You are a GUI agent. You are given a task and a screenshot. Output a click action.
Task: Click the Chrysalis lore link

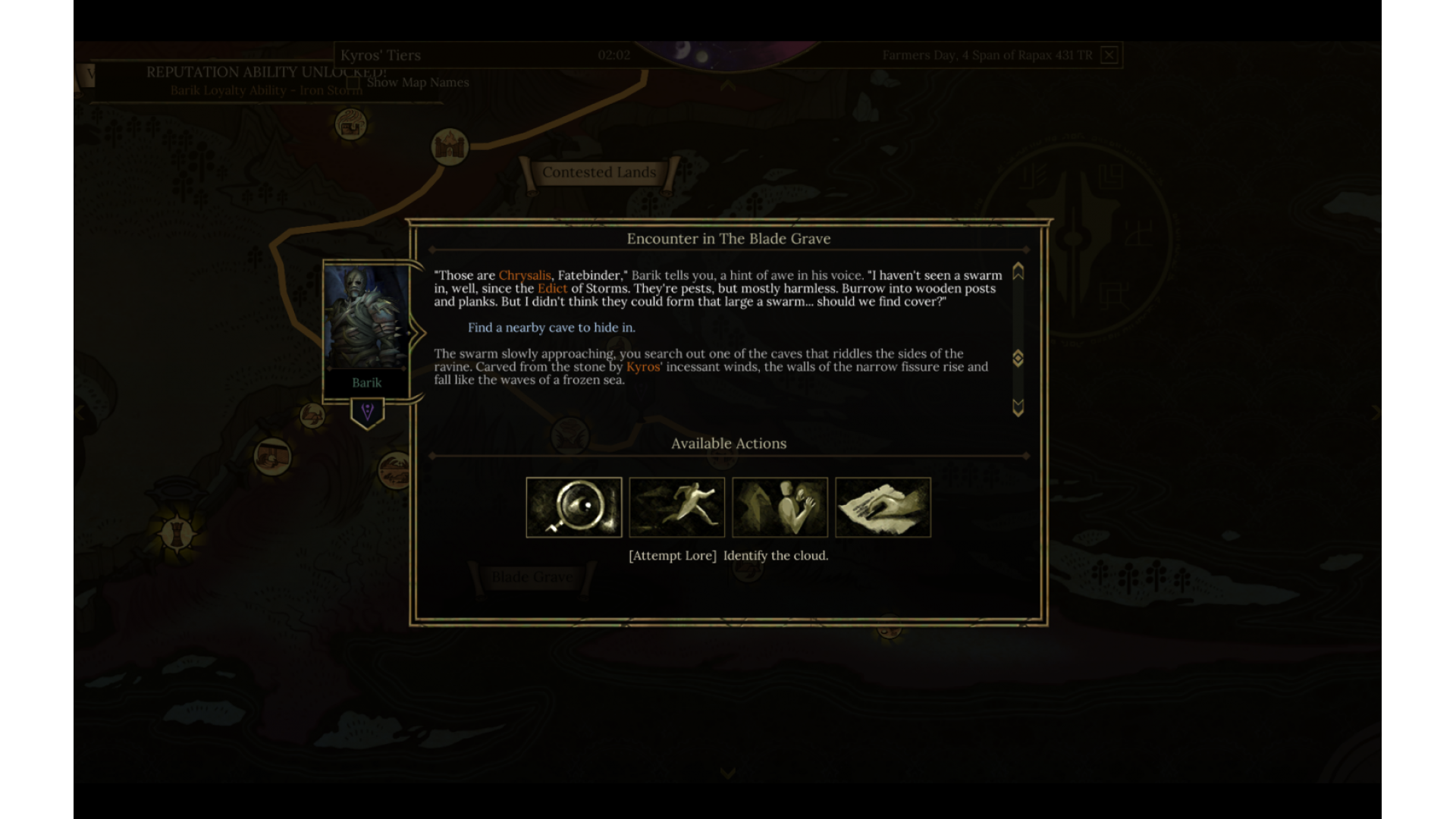point(524,275)
